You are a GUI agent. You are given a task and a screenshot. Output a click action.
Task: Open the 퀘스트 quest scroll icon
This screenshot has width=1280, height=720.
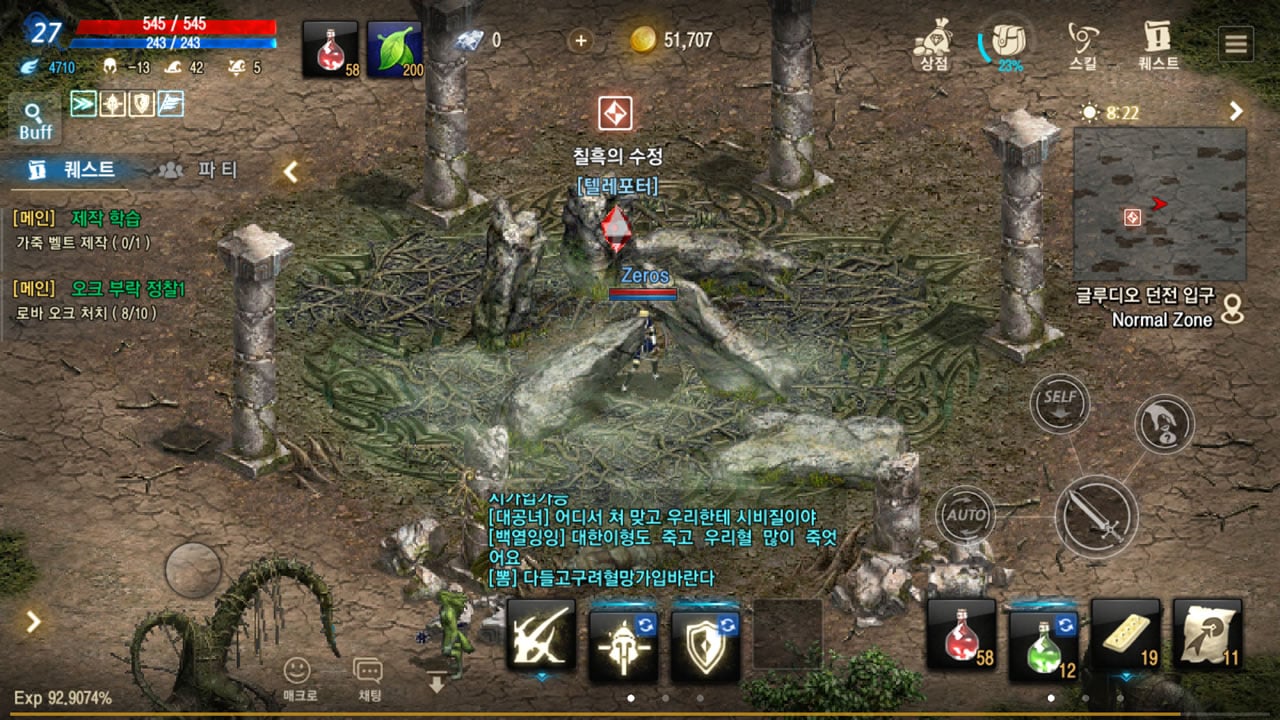pyautogui.click(x=1159, y=45)
